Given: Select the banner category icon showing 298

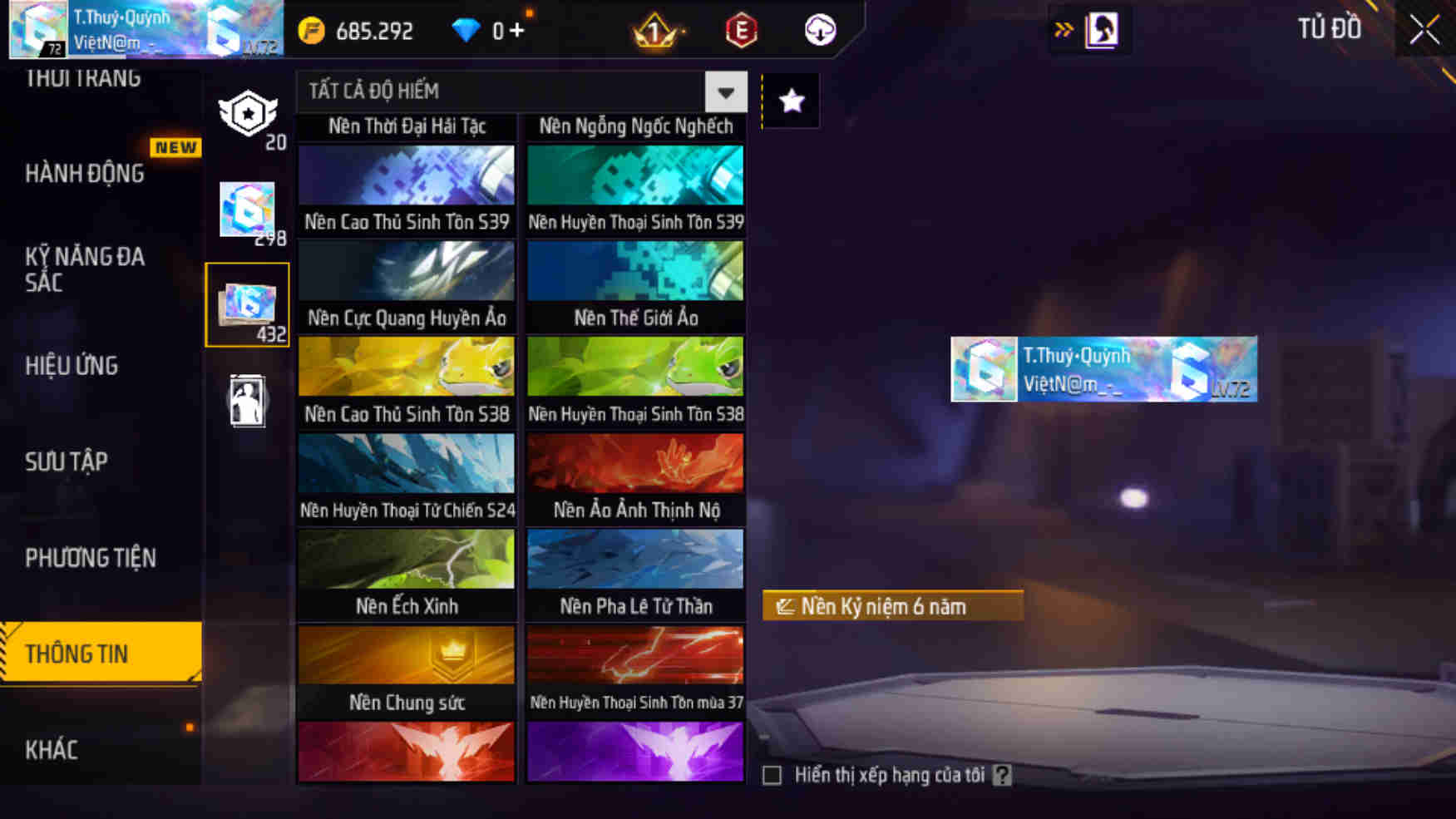Looking at the screenshot, I should 248,210.
